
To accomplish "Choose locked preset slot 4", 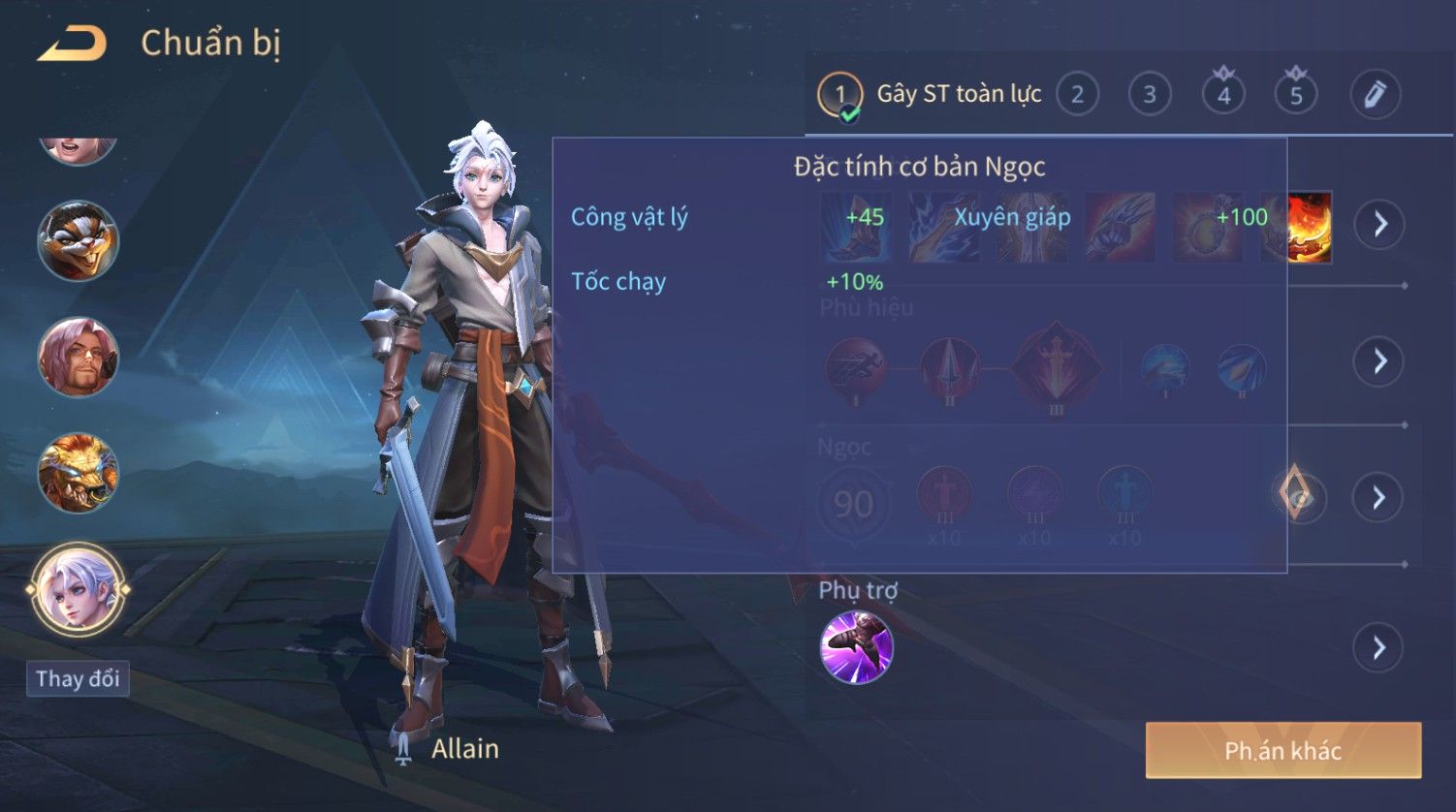I will 1223,95.
